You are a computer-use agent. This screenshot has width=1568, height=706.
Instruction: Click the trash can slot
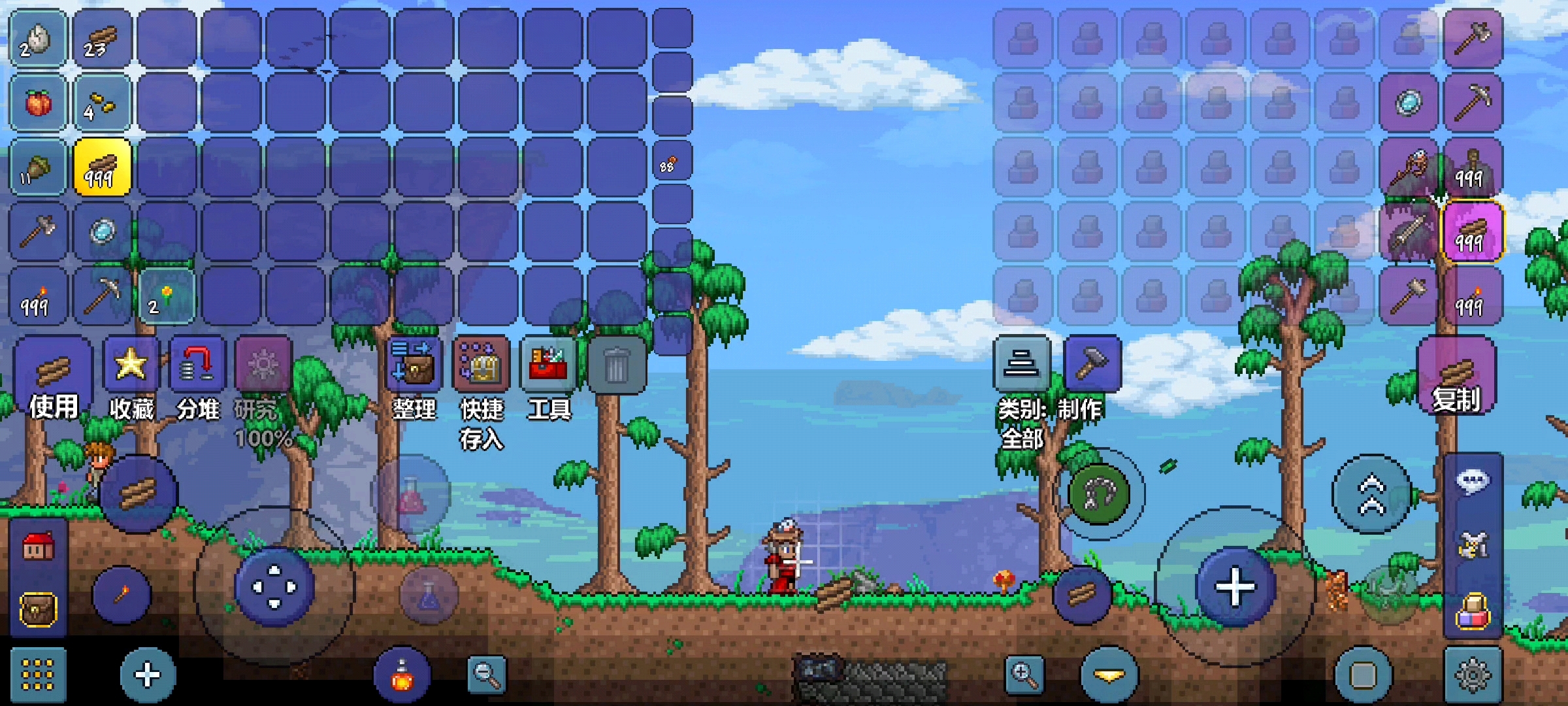[616, 366]
